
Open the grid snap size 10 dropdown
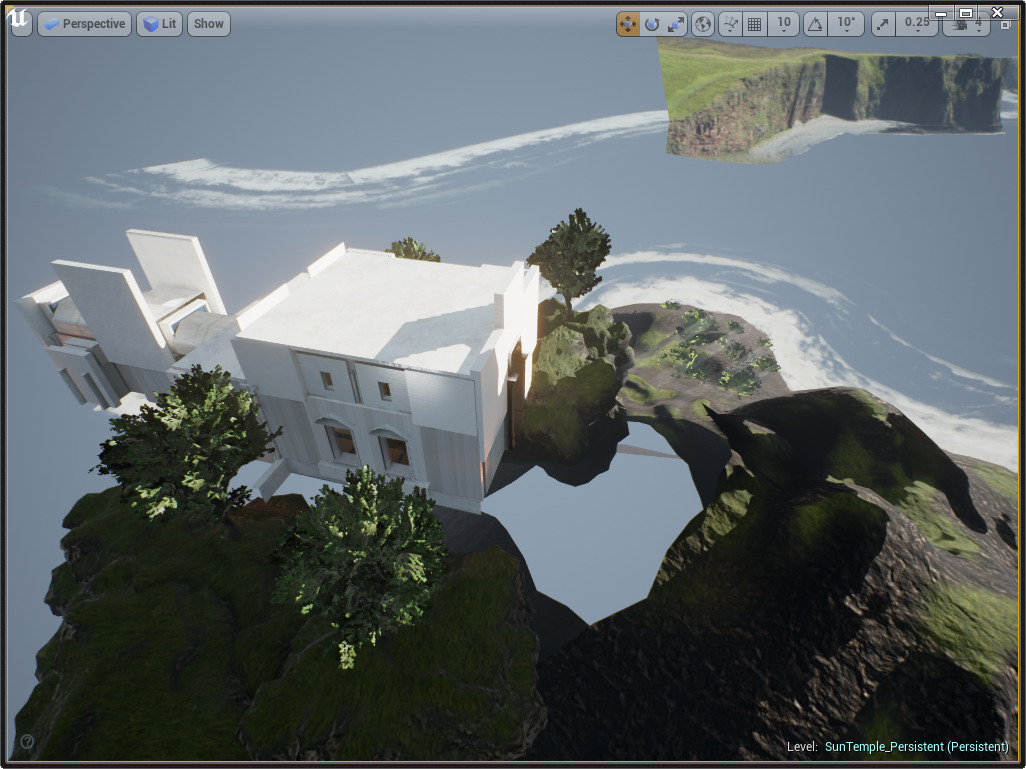pos(783,24)
